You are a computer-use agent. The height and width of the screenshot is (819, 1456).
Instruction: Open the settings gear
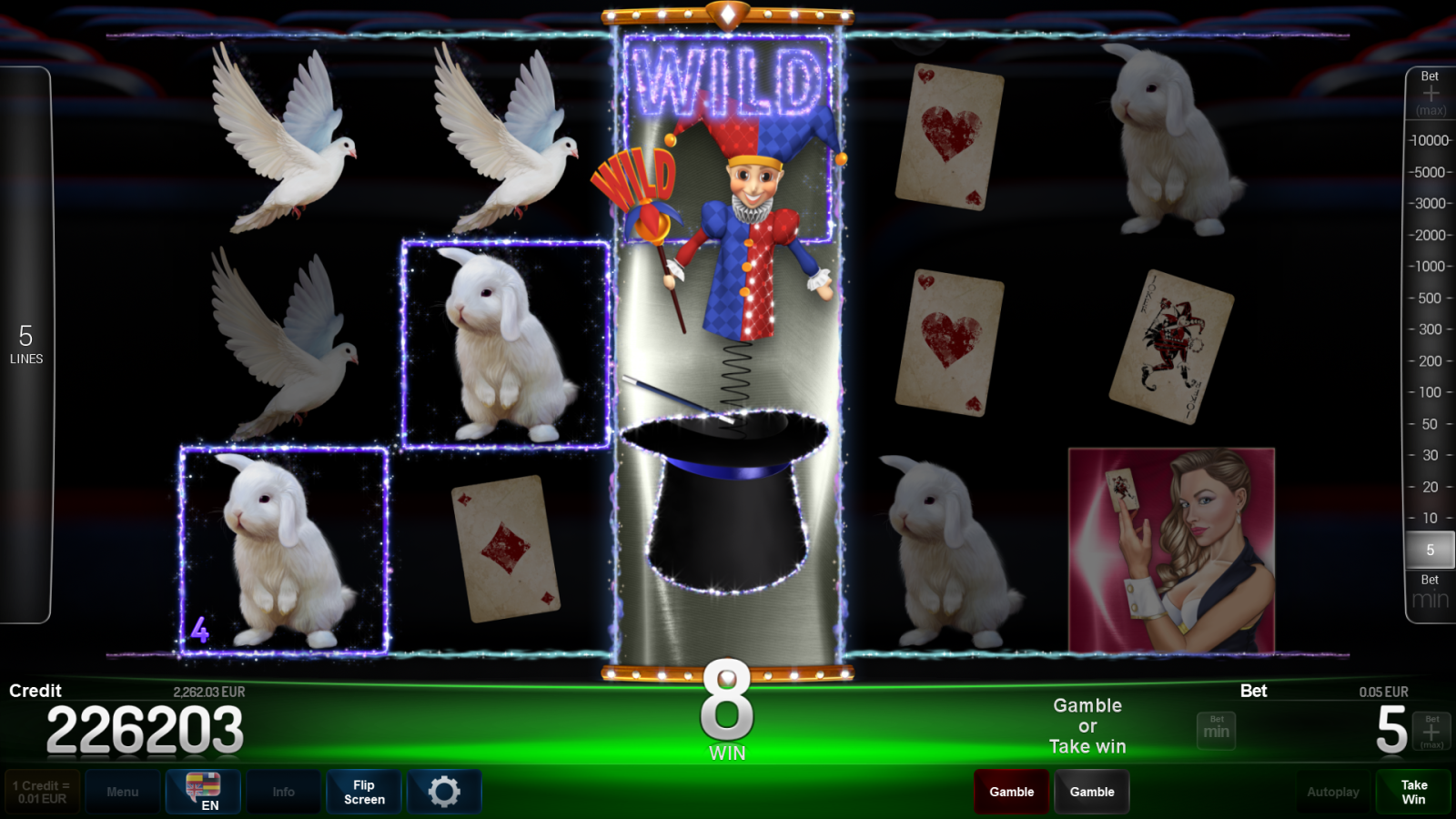(444, 791)
